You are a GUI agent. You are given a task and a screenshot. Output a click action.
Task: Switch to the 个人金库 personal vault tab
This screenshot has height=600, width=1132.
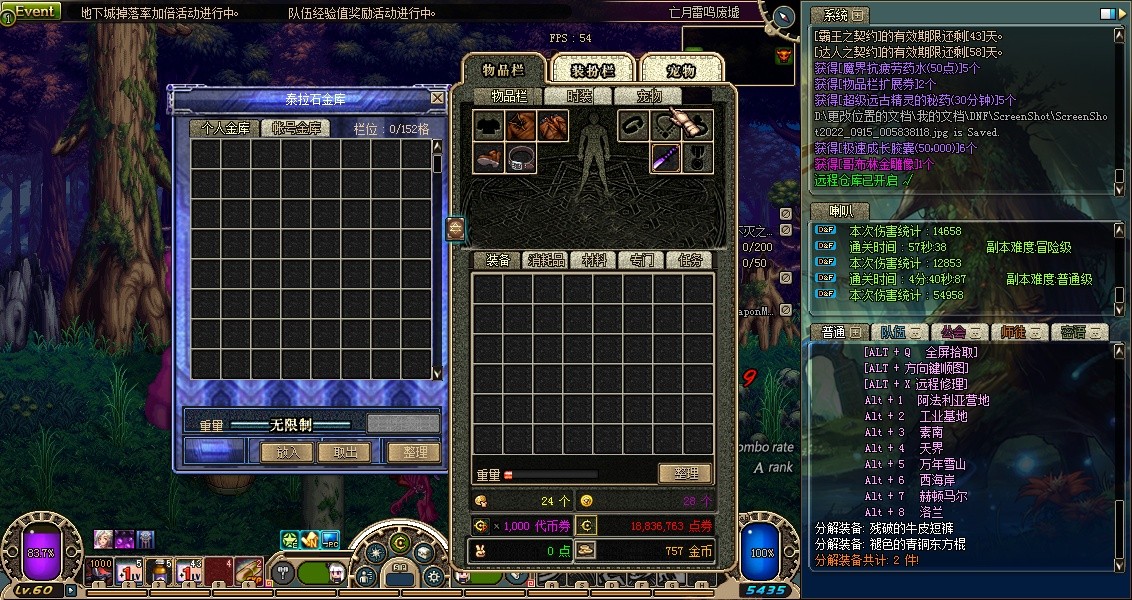click(225, 129)
